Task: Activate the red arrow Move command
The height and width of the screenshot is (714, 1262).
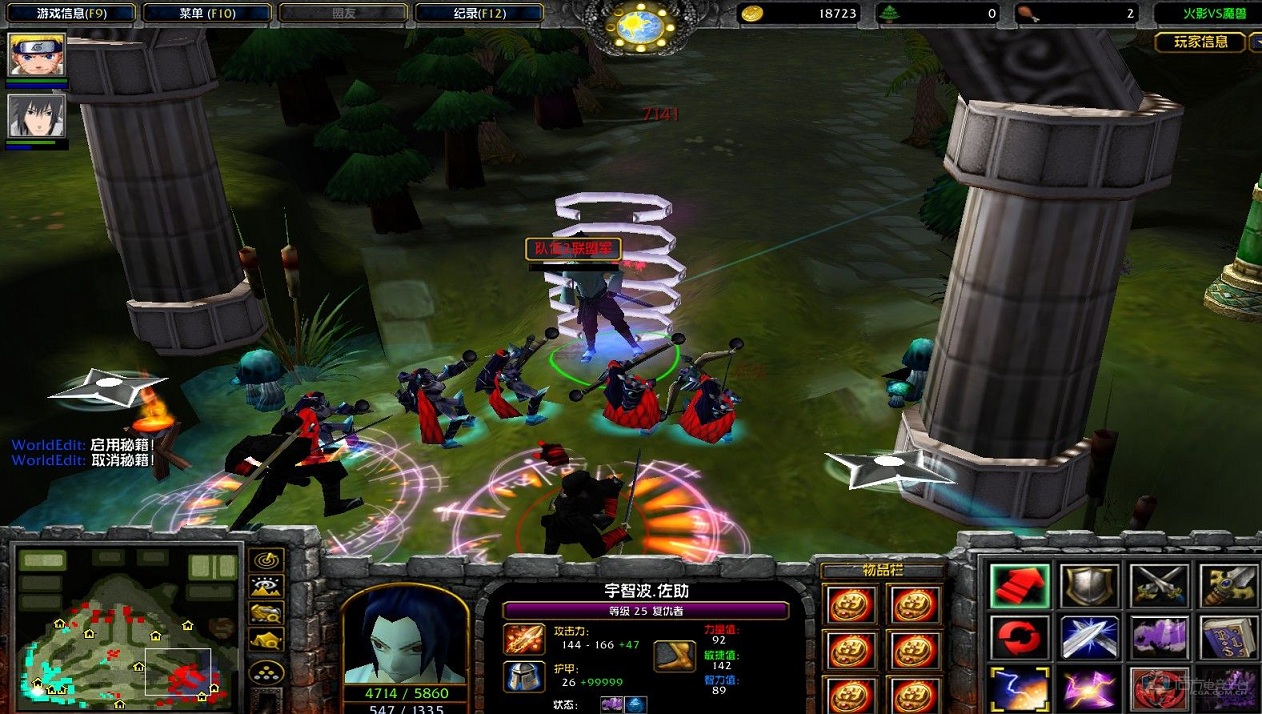Action: click(1020, 586)
